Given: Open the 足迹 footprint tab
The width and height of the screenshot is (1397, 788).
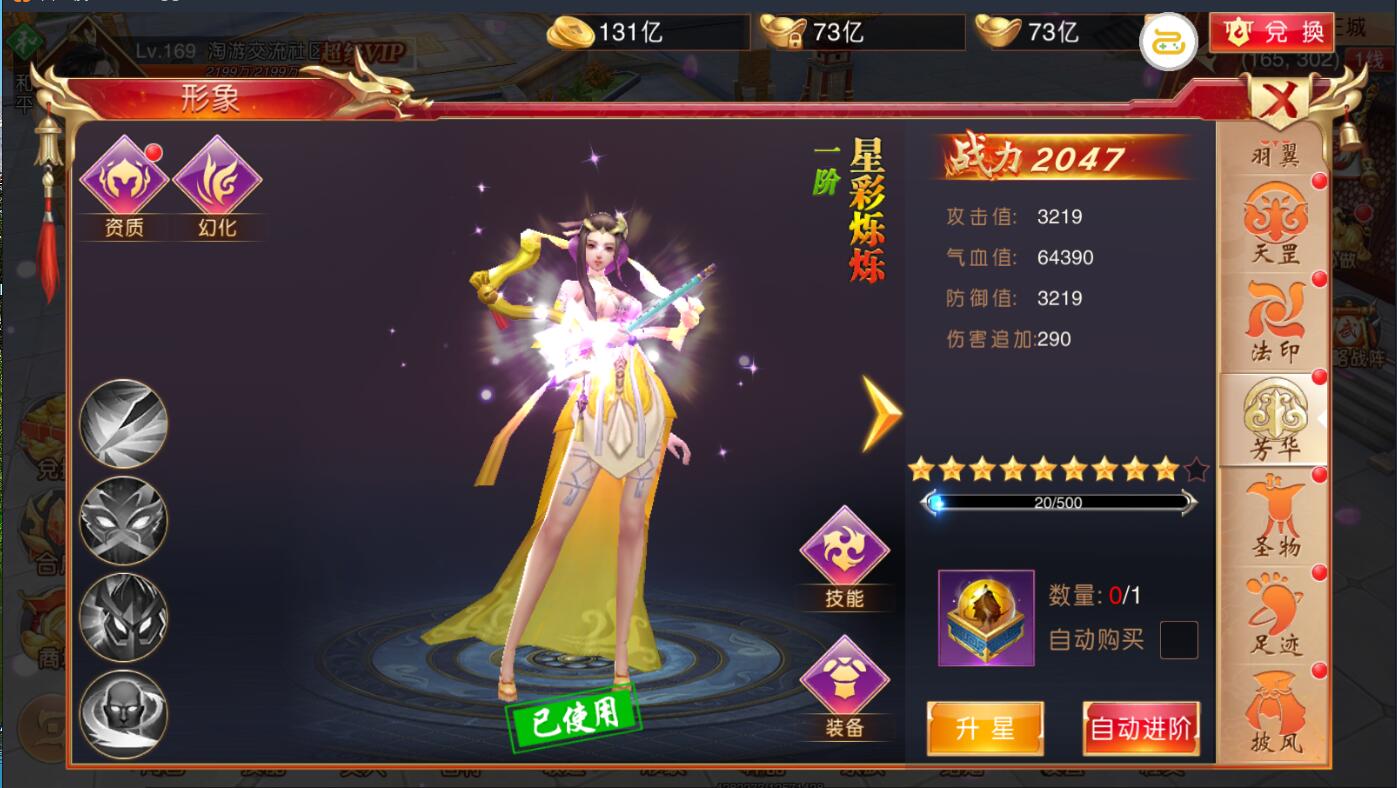Looking at the screenshot, I should tap(1275, 616).
